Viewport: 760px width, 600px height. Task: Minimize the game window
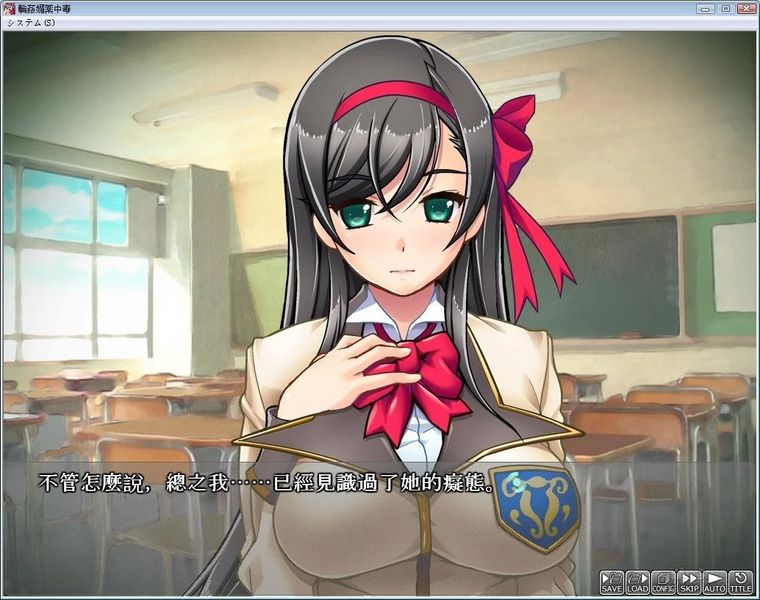coord(707,8)
